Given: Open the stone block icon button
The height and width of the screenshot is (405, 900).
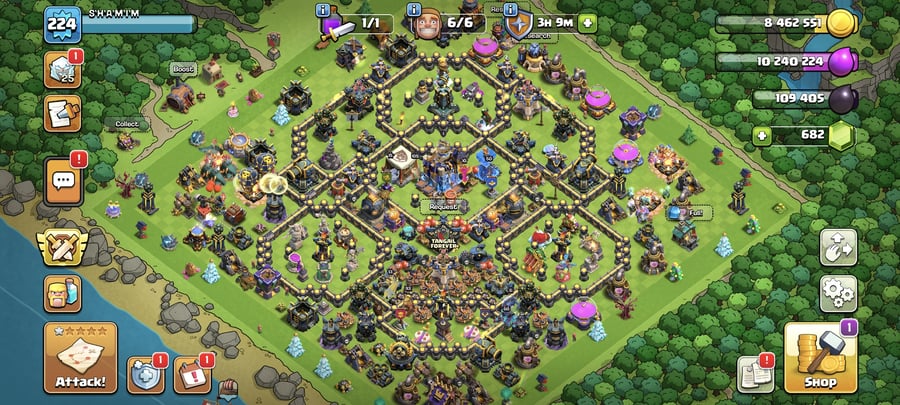Looking at the screenshot, I should click(x=62, y=68).
